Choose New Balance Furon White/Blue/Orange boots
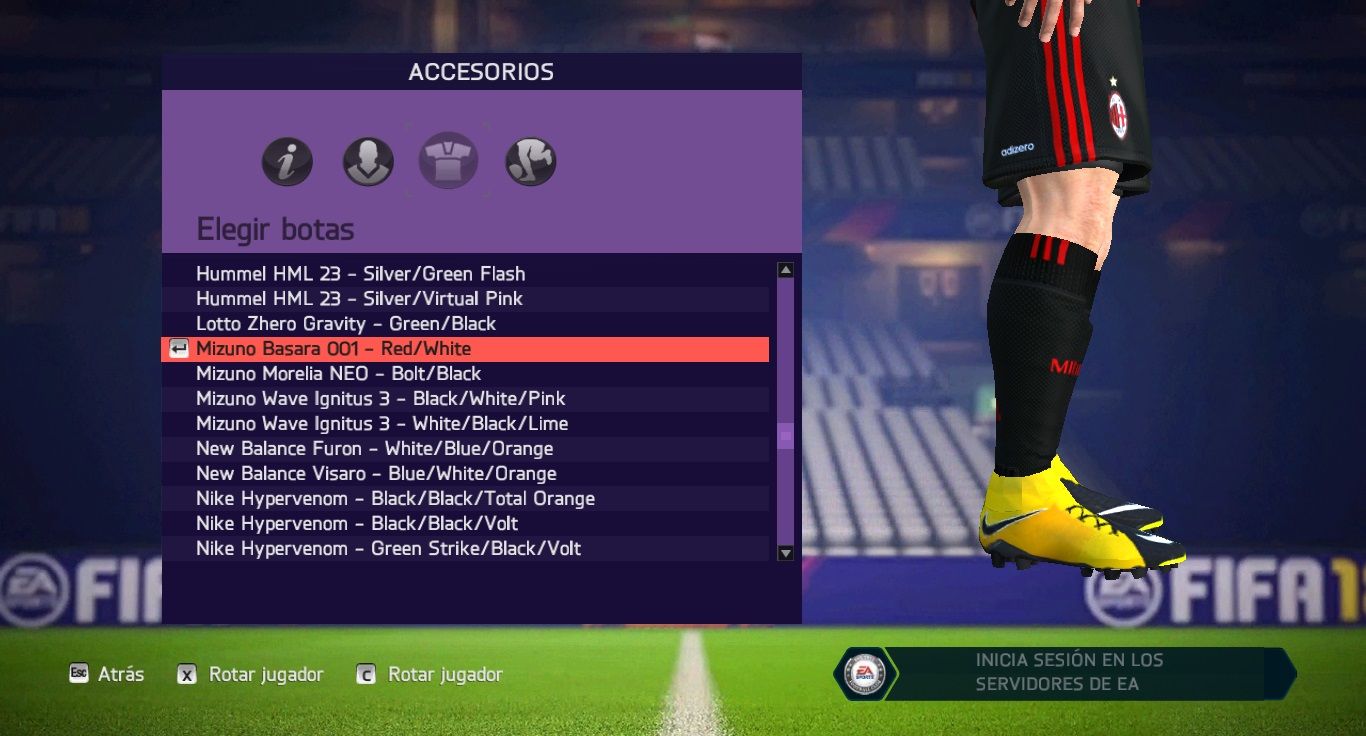The width and height of the screenshot is (1366, 736). 374,449
